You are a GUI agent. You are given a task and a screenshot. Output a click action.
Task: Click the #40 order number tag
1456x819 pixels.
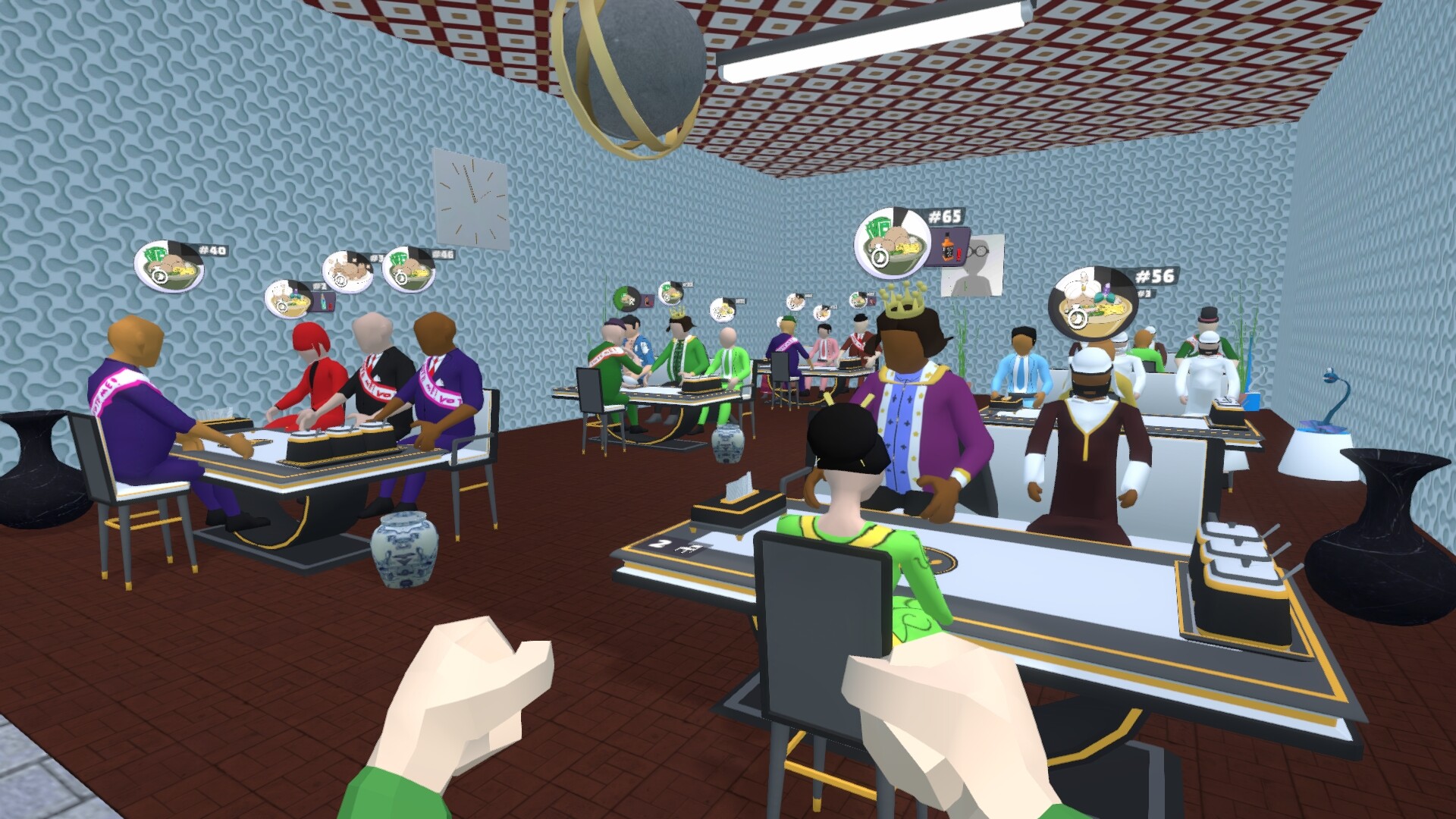212,250
